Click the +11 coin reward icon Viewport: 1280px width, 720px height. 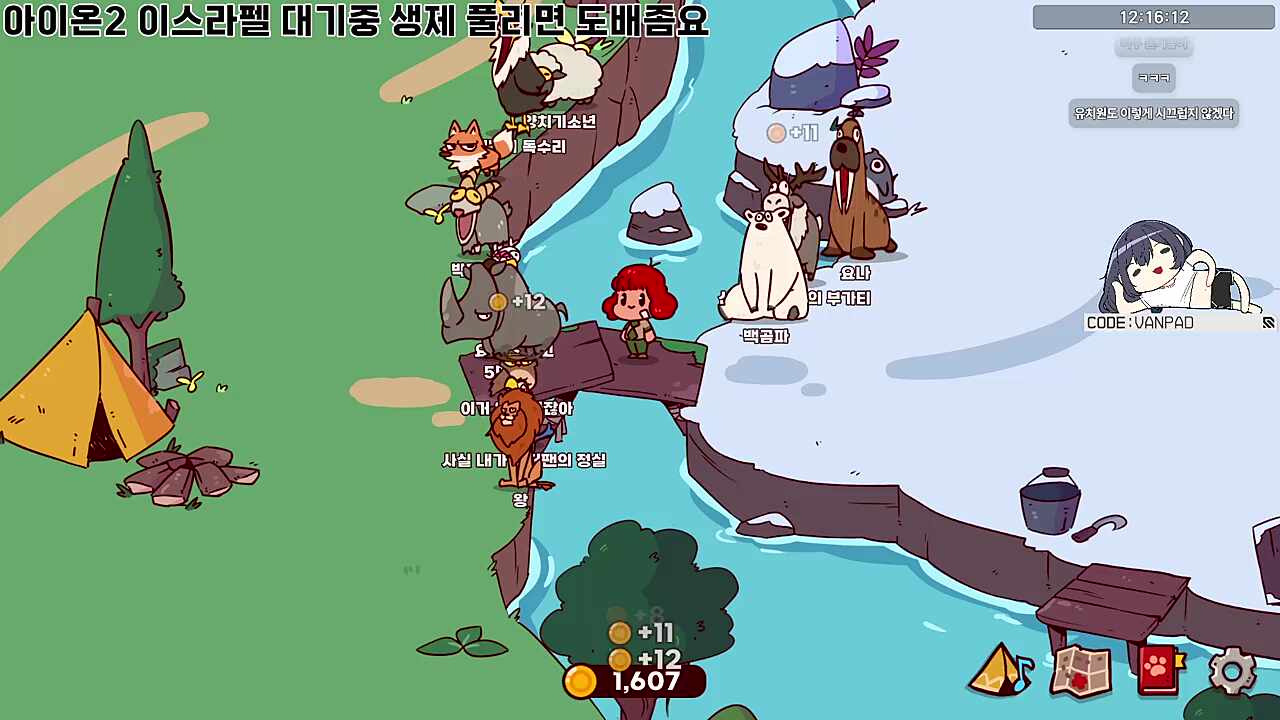(620, 633)
